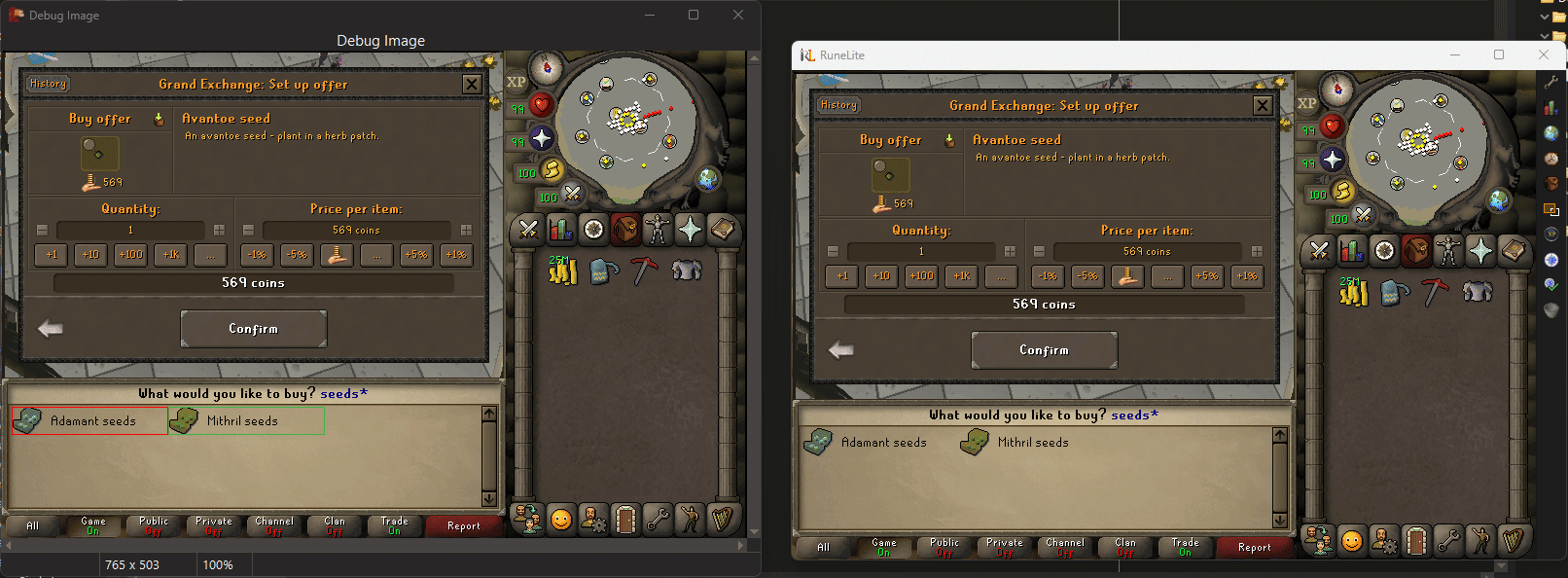Raise price by 5% in the RuneLite window
The height and width of the screenshot is (578, 1568).
pos(1206,275)
